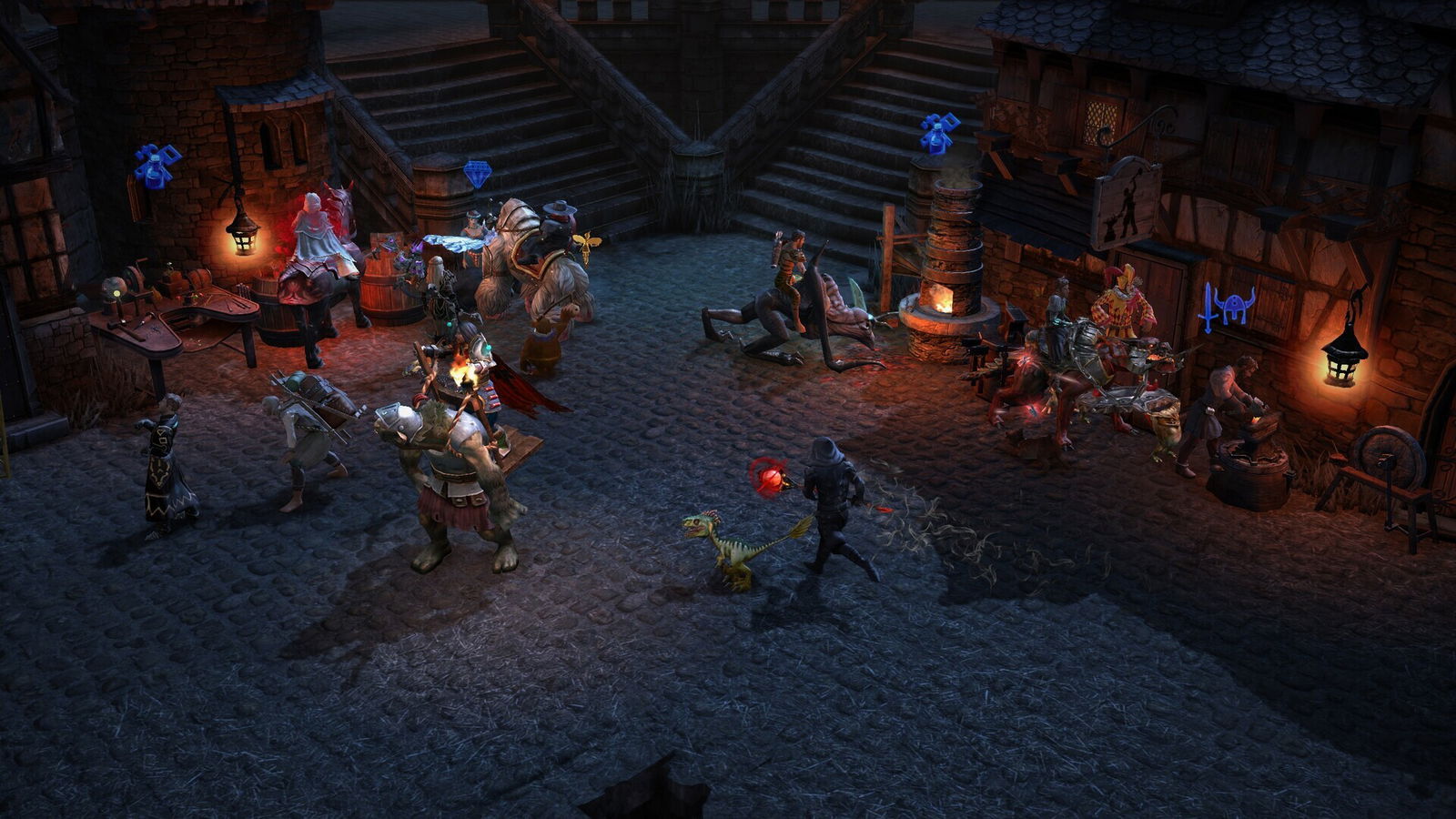Select the blue sword and helmet vendor marker
The image size is (1456, 819).
point(1227,307)
